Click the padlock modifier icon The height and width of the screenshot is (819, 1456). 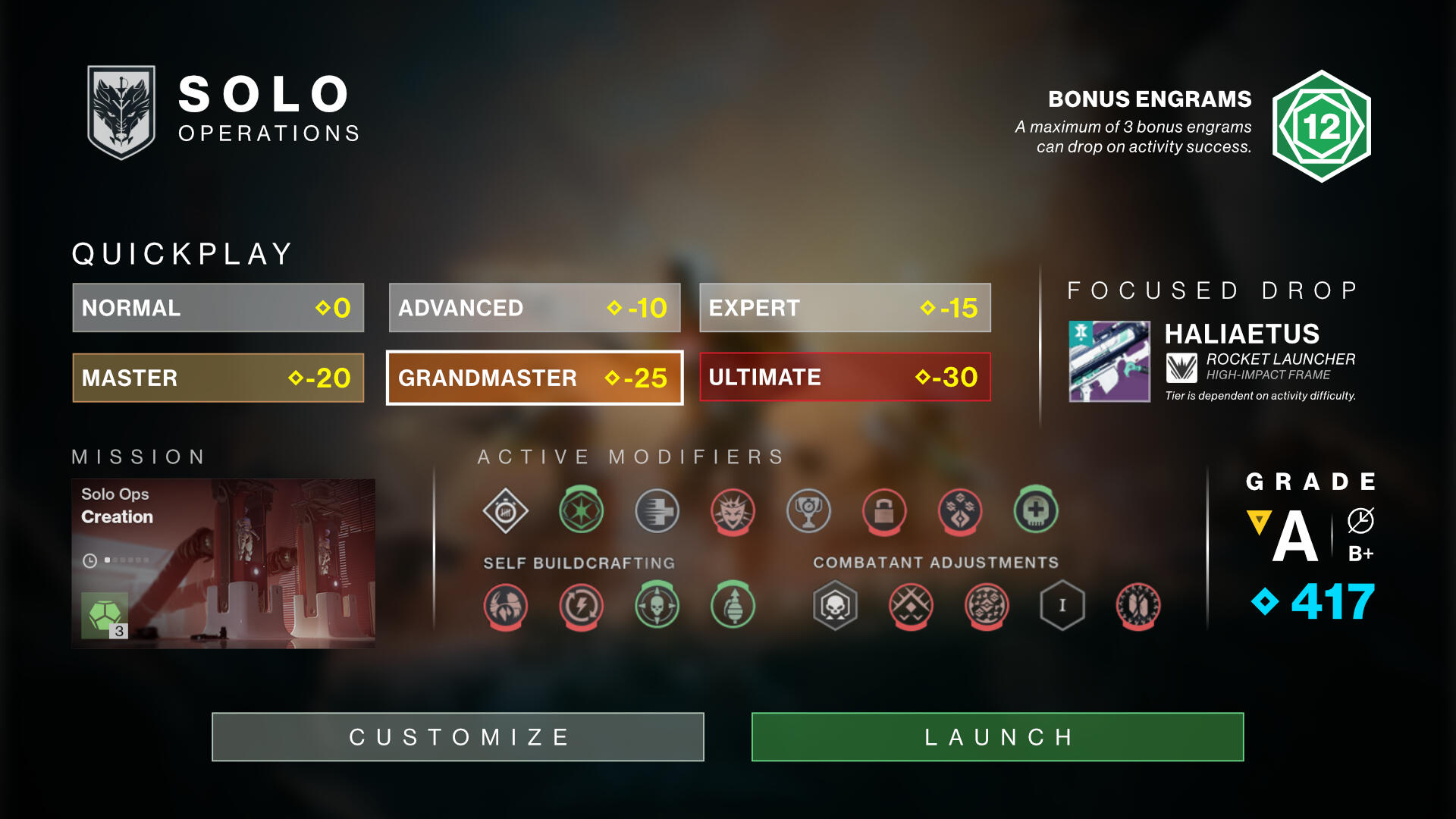(883, 512)
